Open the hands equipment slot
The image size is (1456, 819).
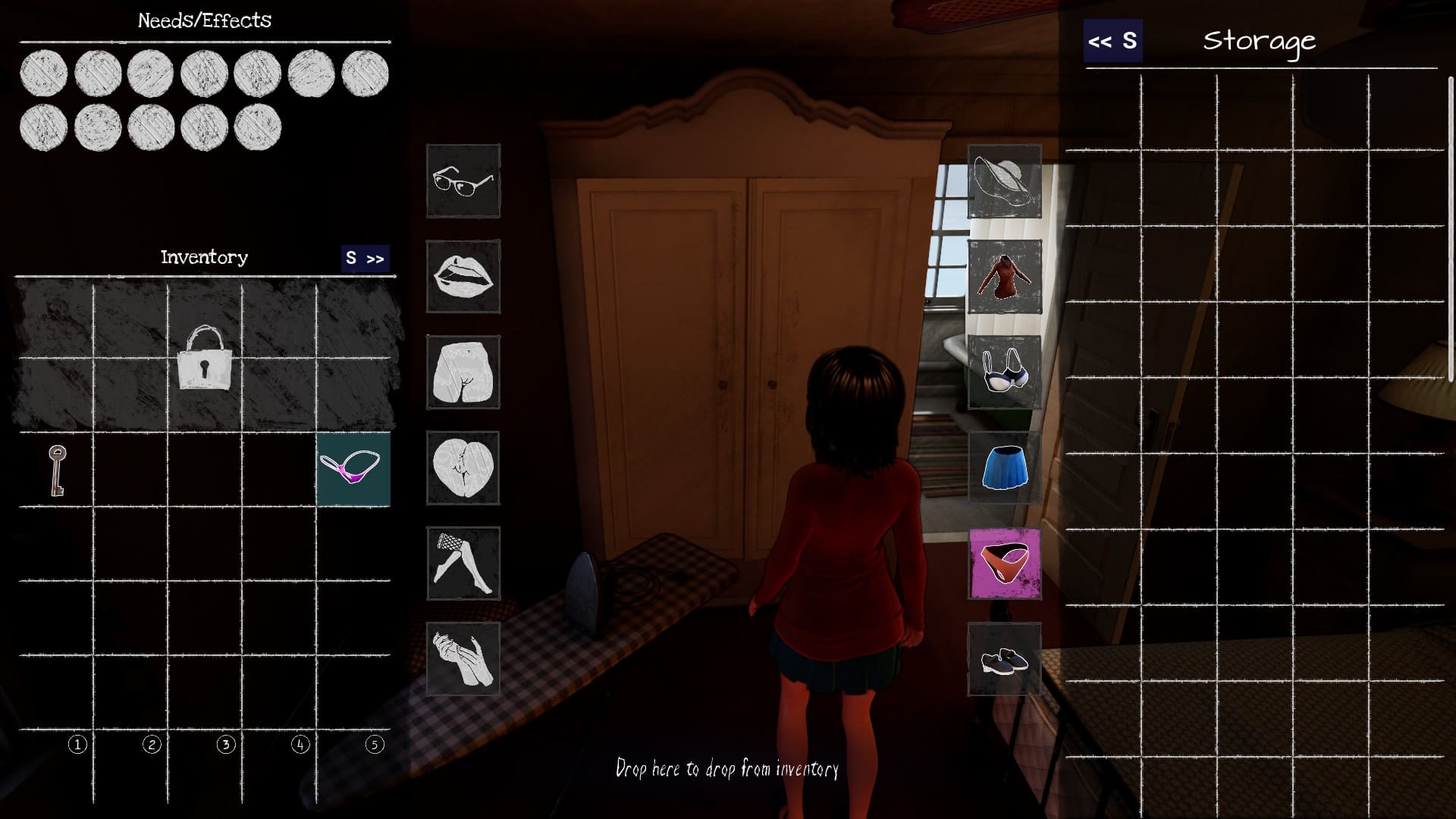coord(463,659)
